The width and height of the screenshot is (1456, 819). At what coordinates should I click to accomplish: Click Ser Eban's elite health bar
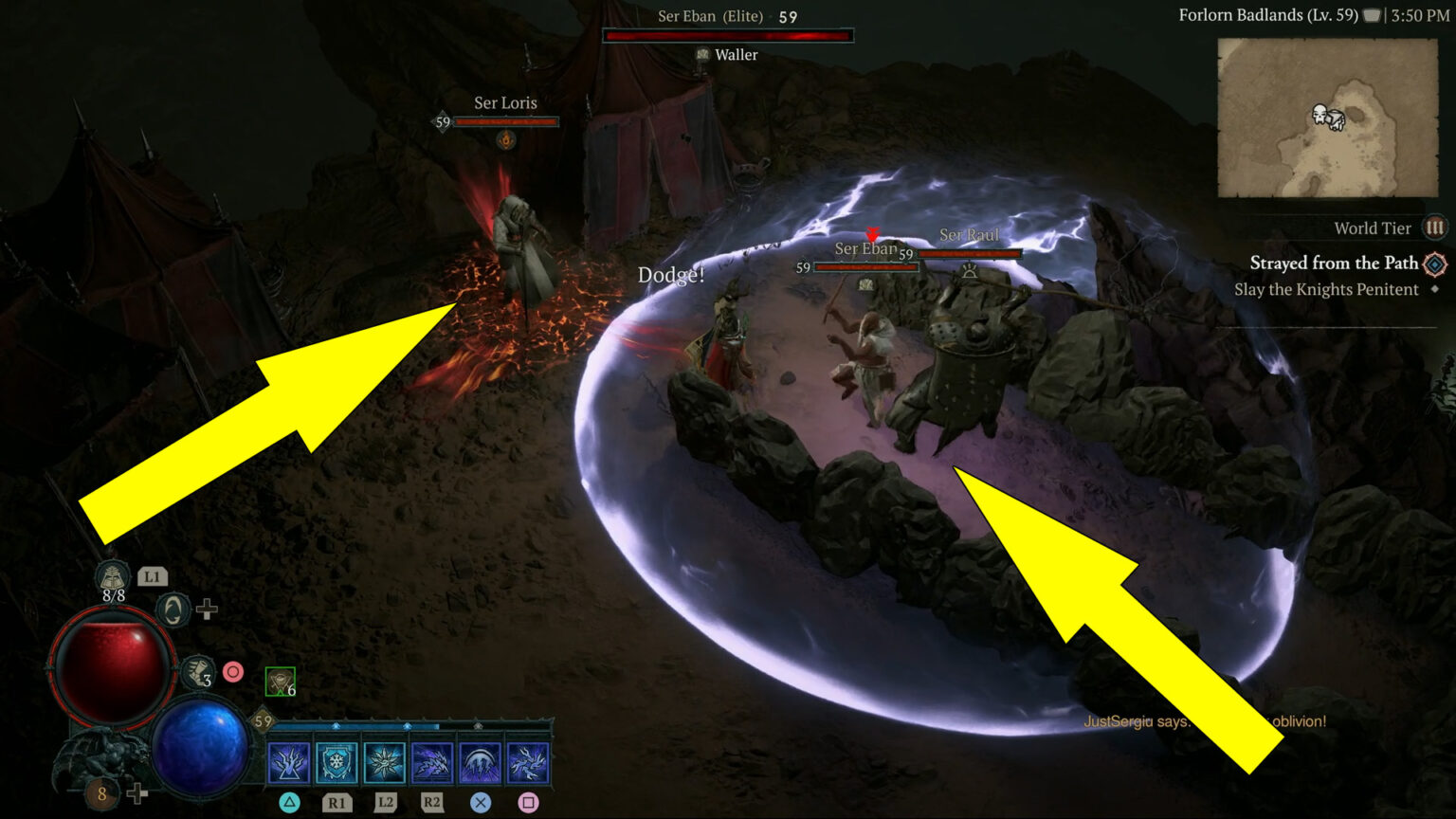pos(727,35)
